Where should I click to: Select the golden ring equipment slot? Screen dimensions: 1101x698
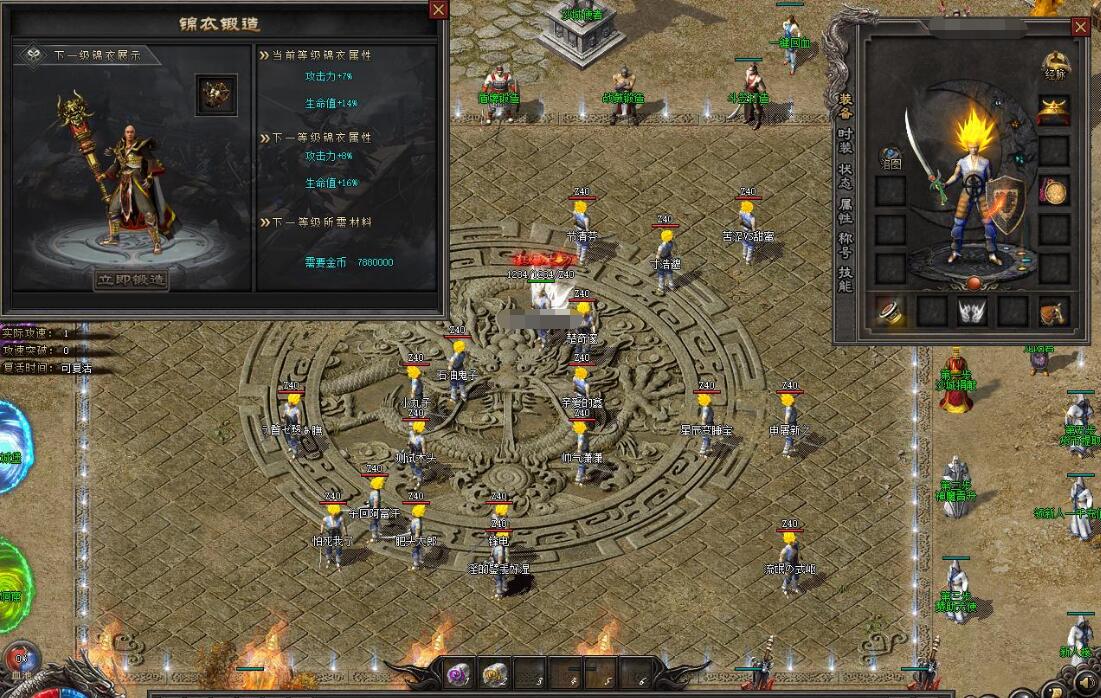tap(890, 311)
